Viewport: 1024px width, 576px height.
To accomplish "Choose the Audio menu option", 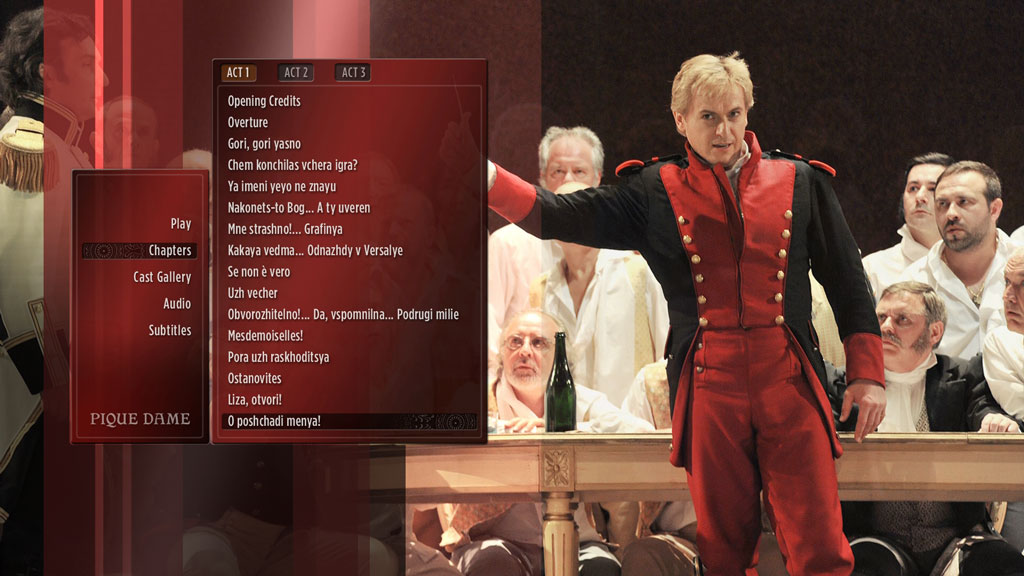I will point(177,304).
